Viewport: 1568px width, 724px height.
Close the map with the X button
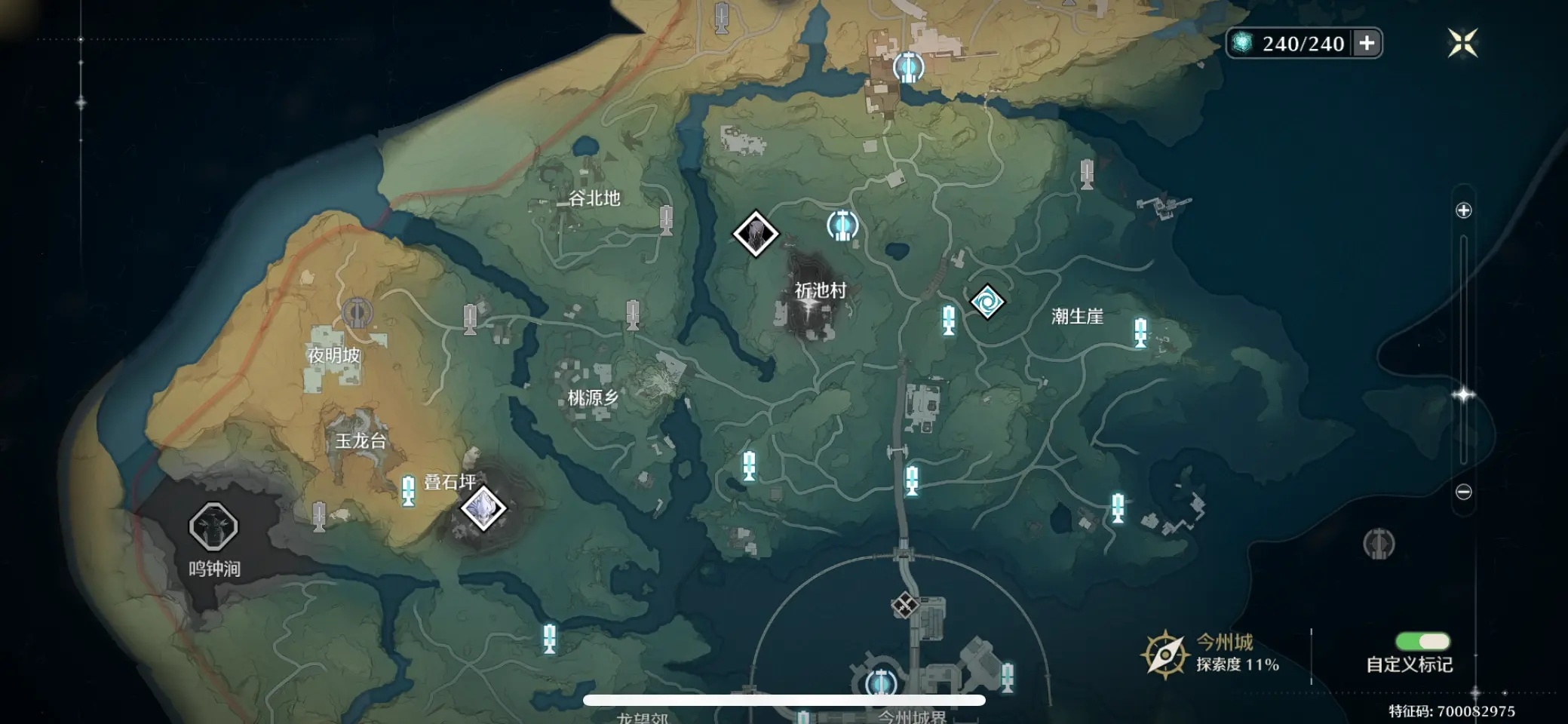pyautogui.click(x=1462, y=43)
